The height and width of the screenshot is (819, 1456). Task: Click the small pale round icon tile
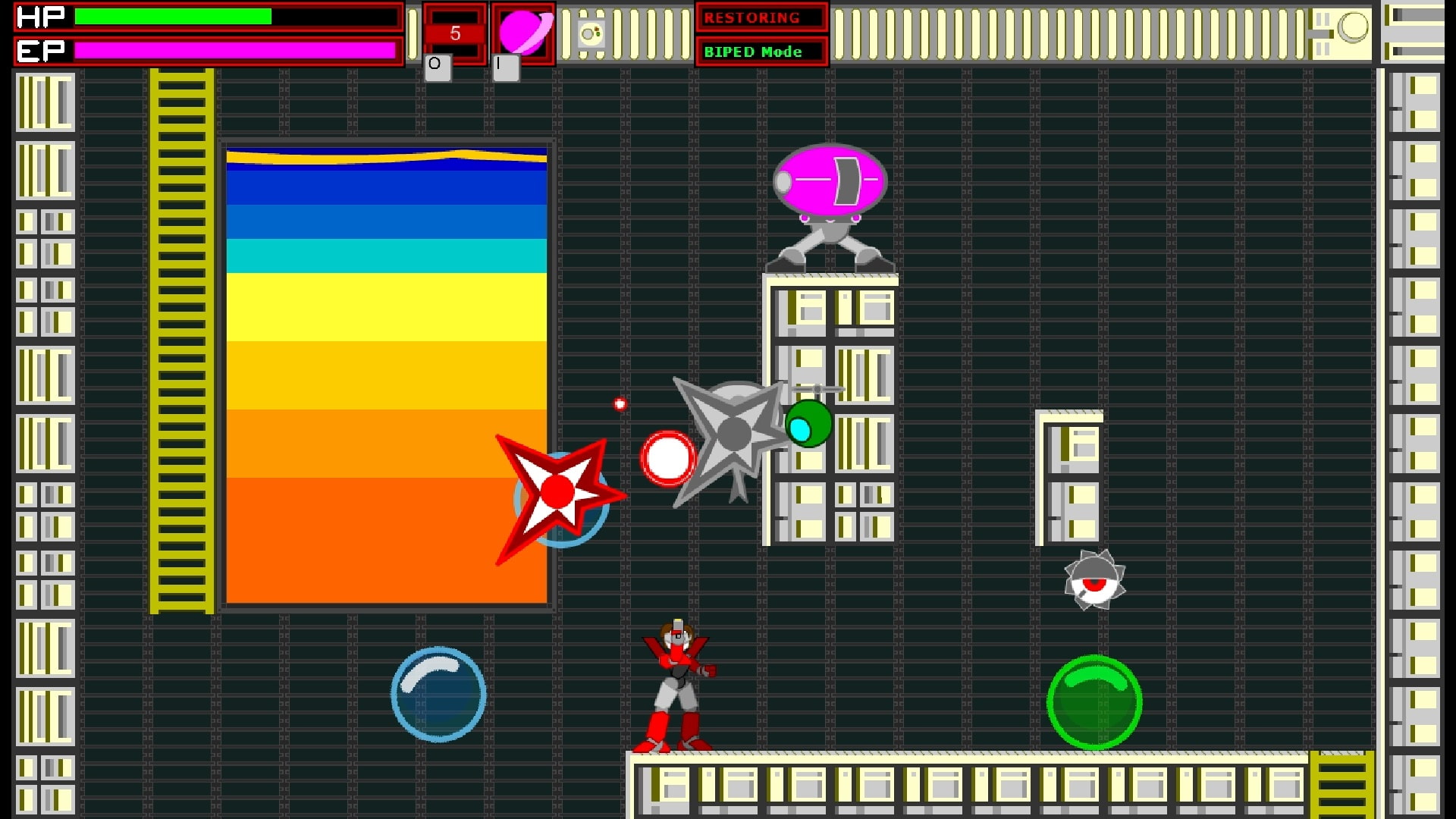591,33
